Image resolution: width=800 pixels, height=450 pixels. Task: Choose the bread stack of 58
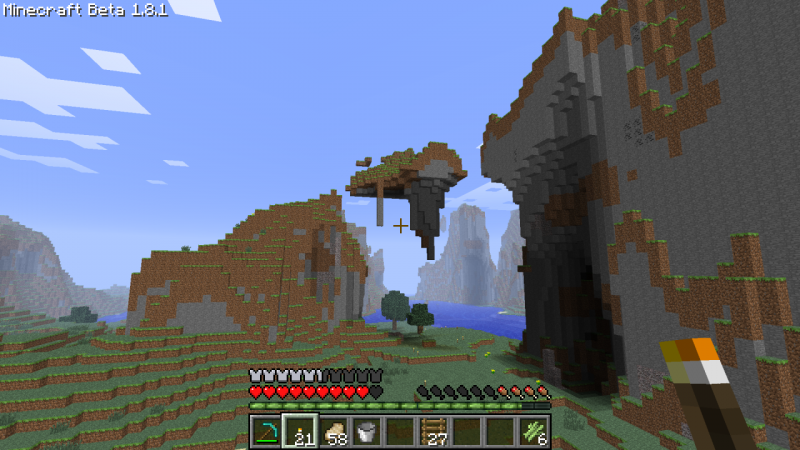pyautogui.click(x=333, y=432)
